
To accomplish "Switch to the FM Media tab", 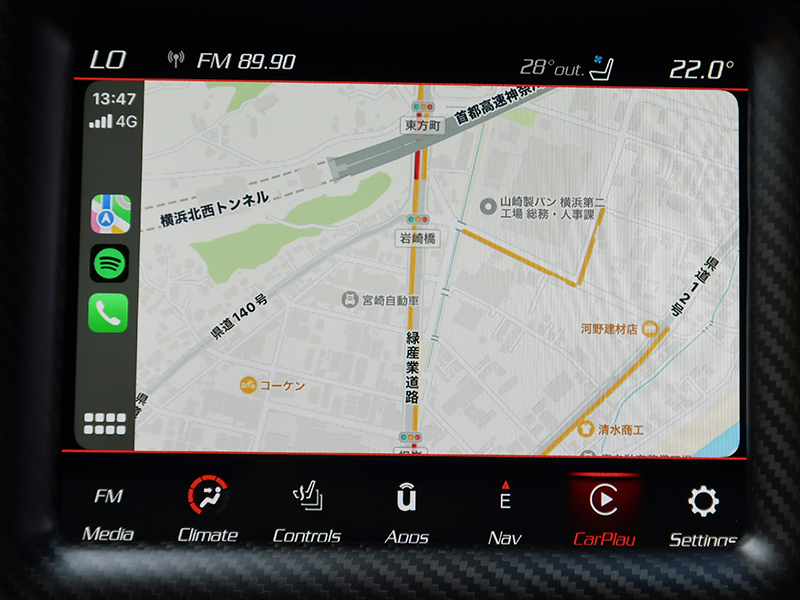I will [x=108, y=514].
